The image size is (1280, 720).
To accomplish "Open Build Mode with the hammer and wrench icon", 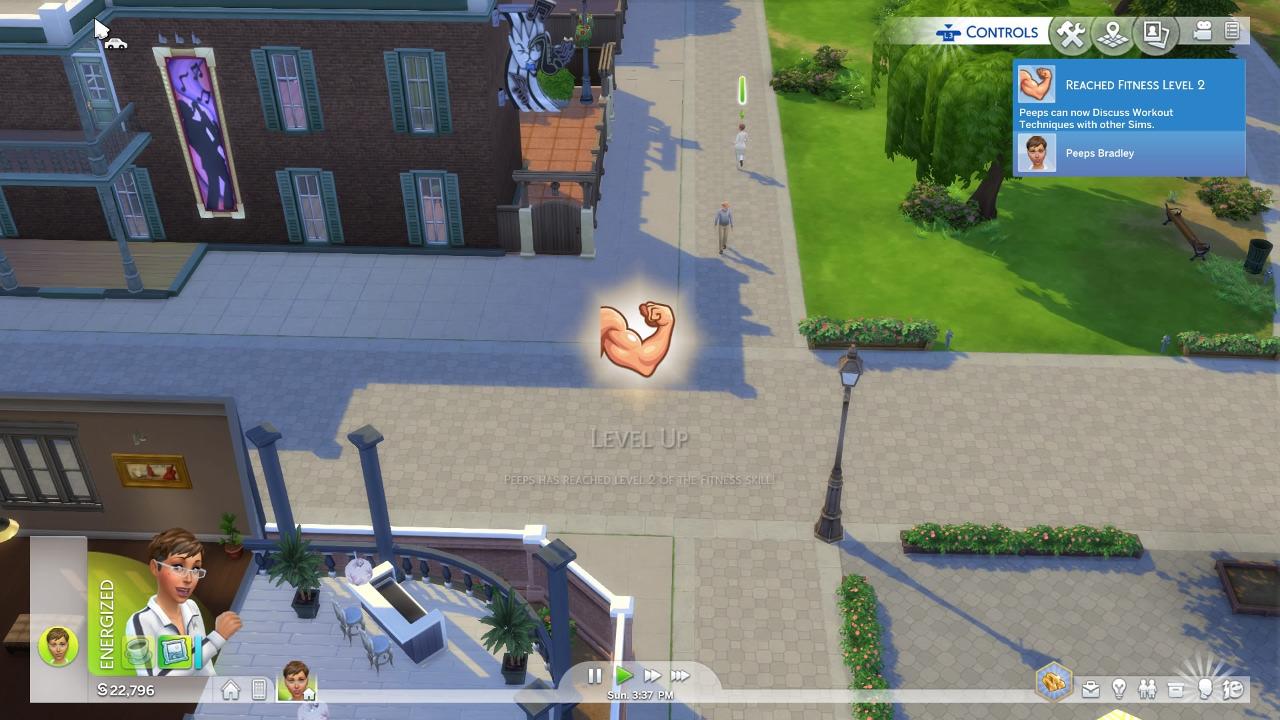I will point(1070,35).
